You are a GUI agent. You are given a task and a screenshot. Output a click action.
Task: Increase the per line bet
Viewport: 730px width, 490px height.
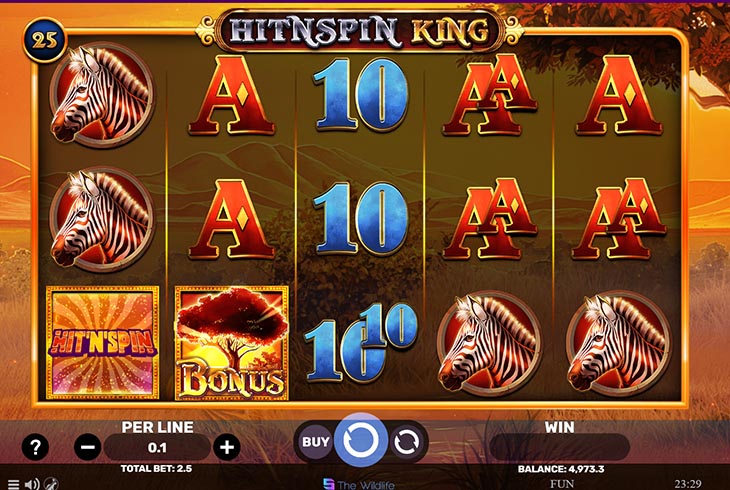click(x=228, y=447)
